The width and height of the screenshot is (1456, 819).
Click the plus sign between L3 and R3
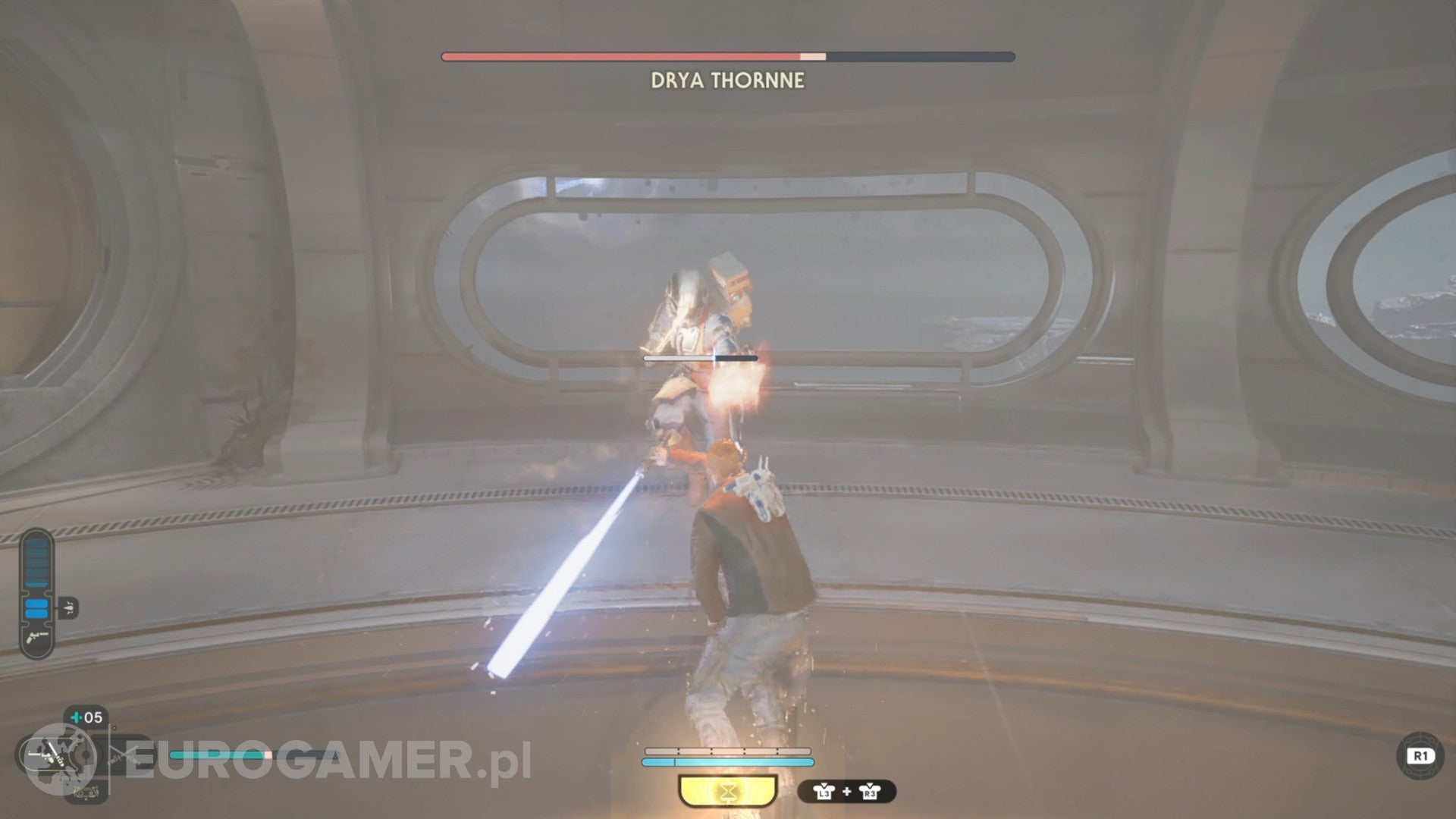[847, 791]
